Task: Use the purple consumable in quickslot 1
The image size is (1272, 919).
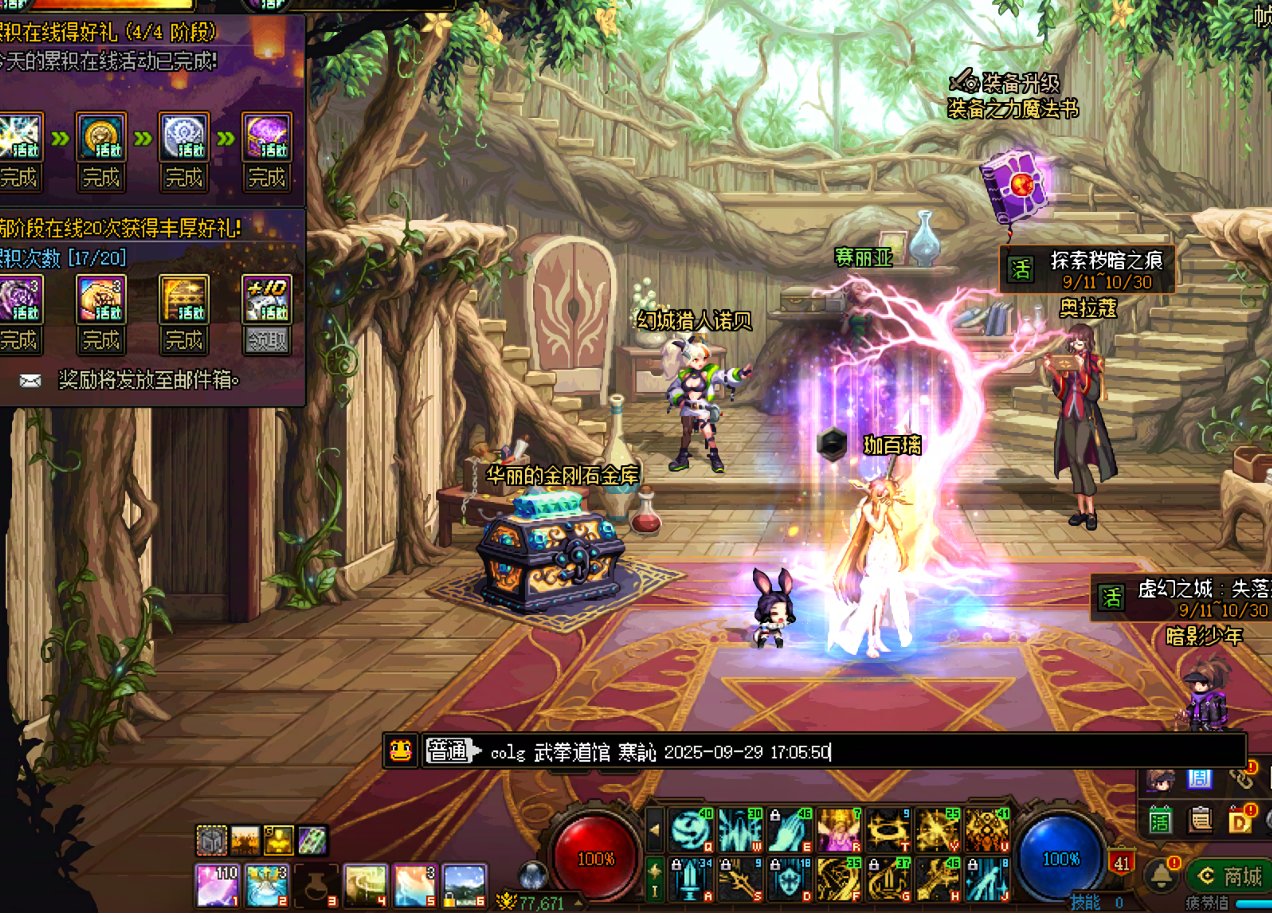Action: (217, 886)
